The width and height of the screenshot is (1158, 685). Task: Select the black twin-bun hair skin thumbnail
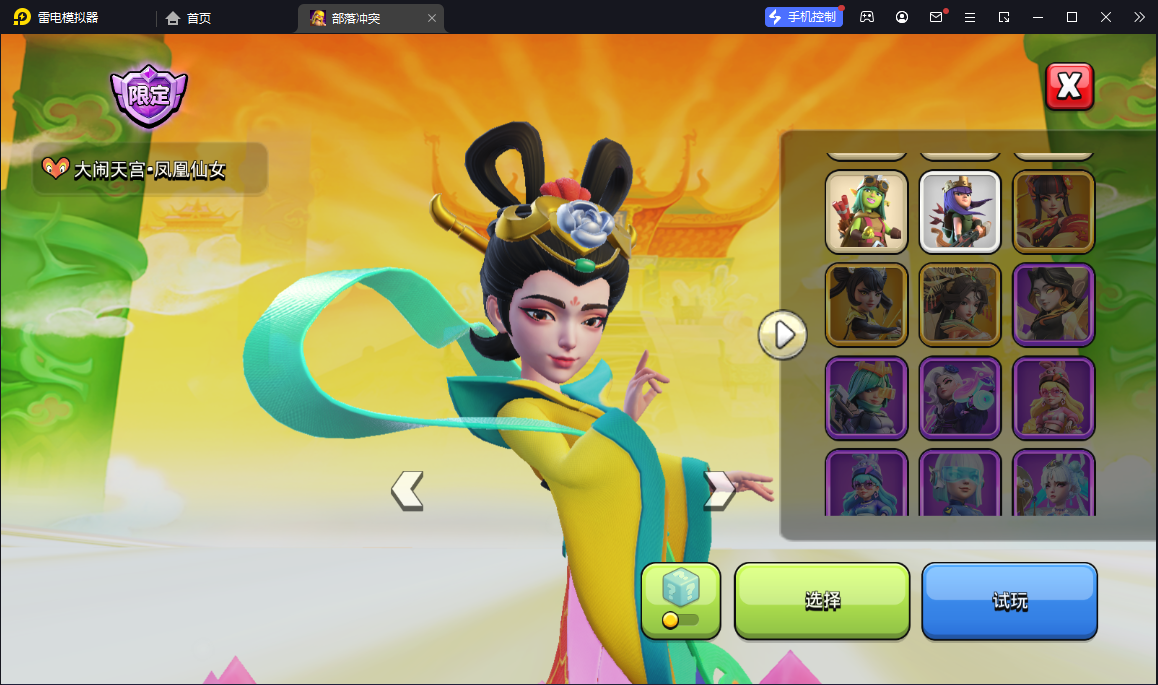tap(866, 304)
